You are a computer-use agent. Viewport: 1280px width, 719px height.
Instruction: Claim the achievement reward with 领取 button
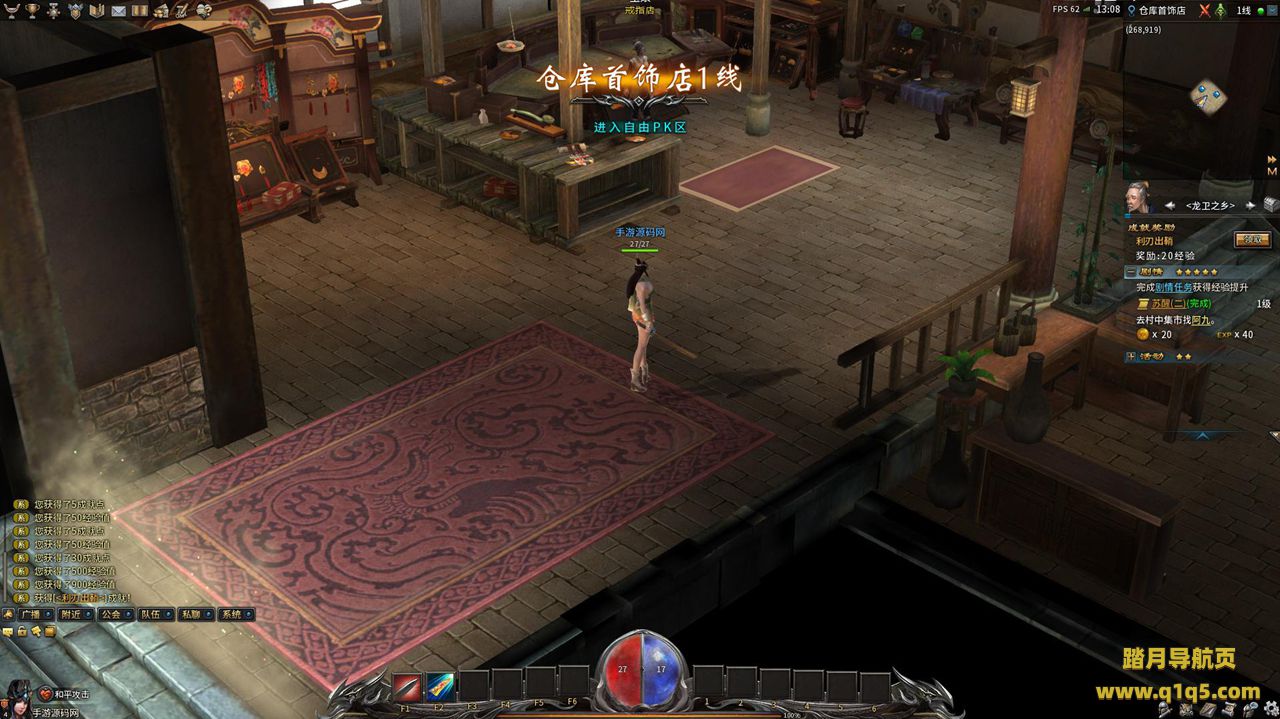tap(1252, 240)
